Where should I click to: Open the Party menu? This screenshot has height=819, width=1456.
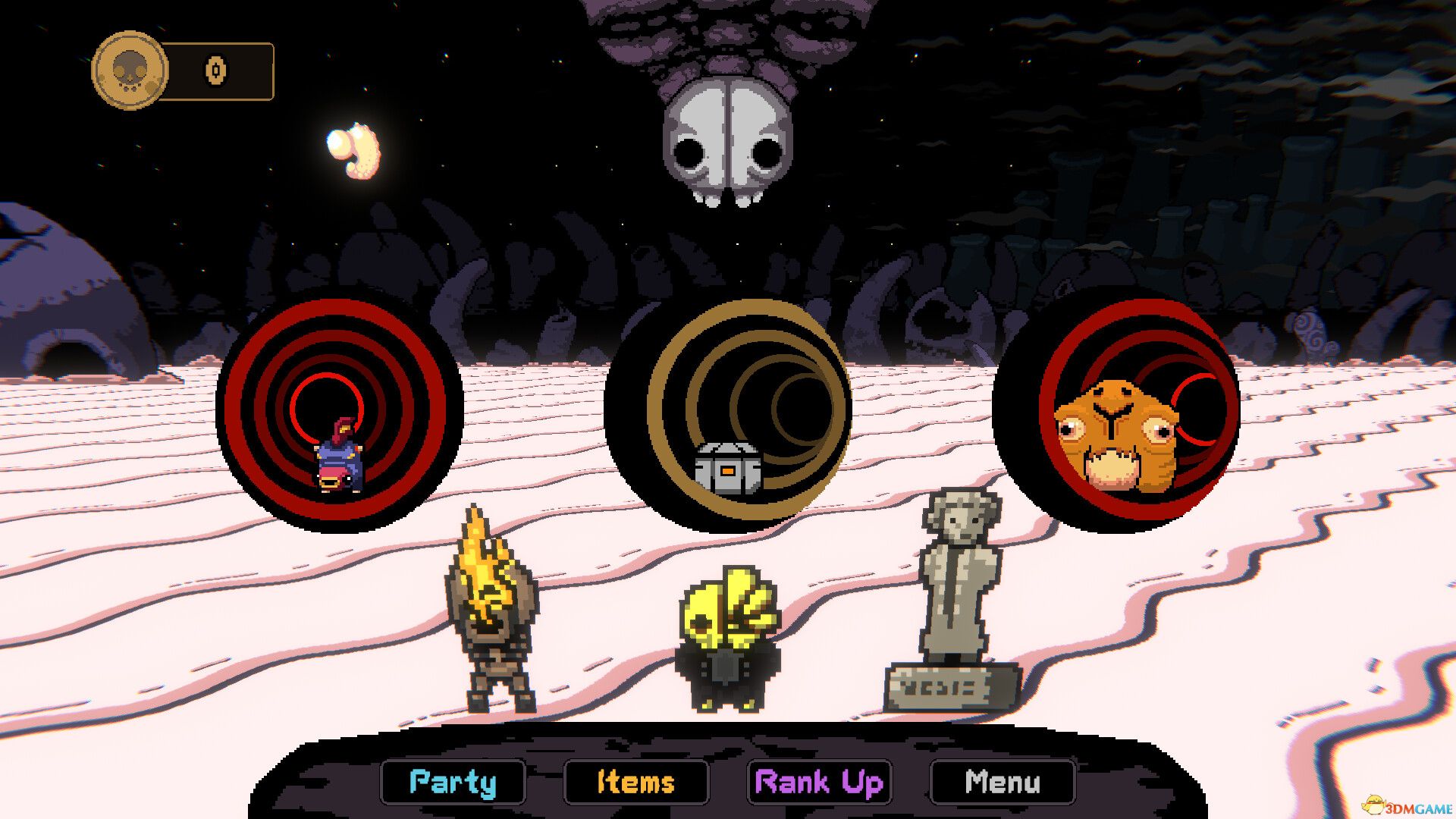pos(453,782)
